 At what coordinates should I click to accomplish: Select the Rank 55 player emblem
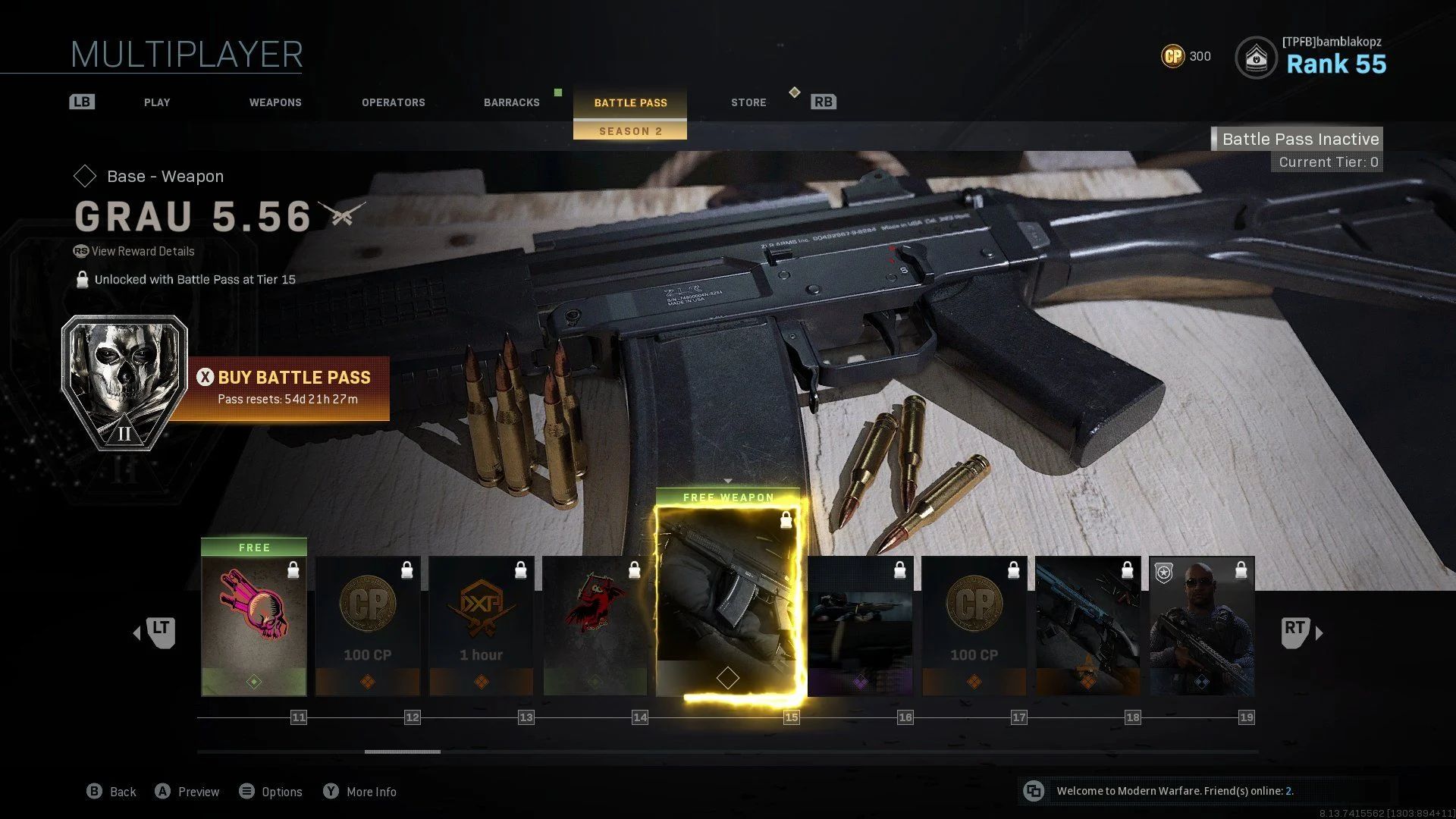point(1257,57)
